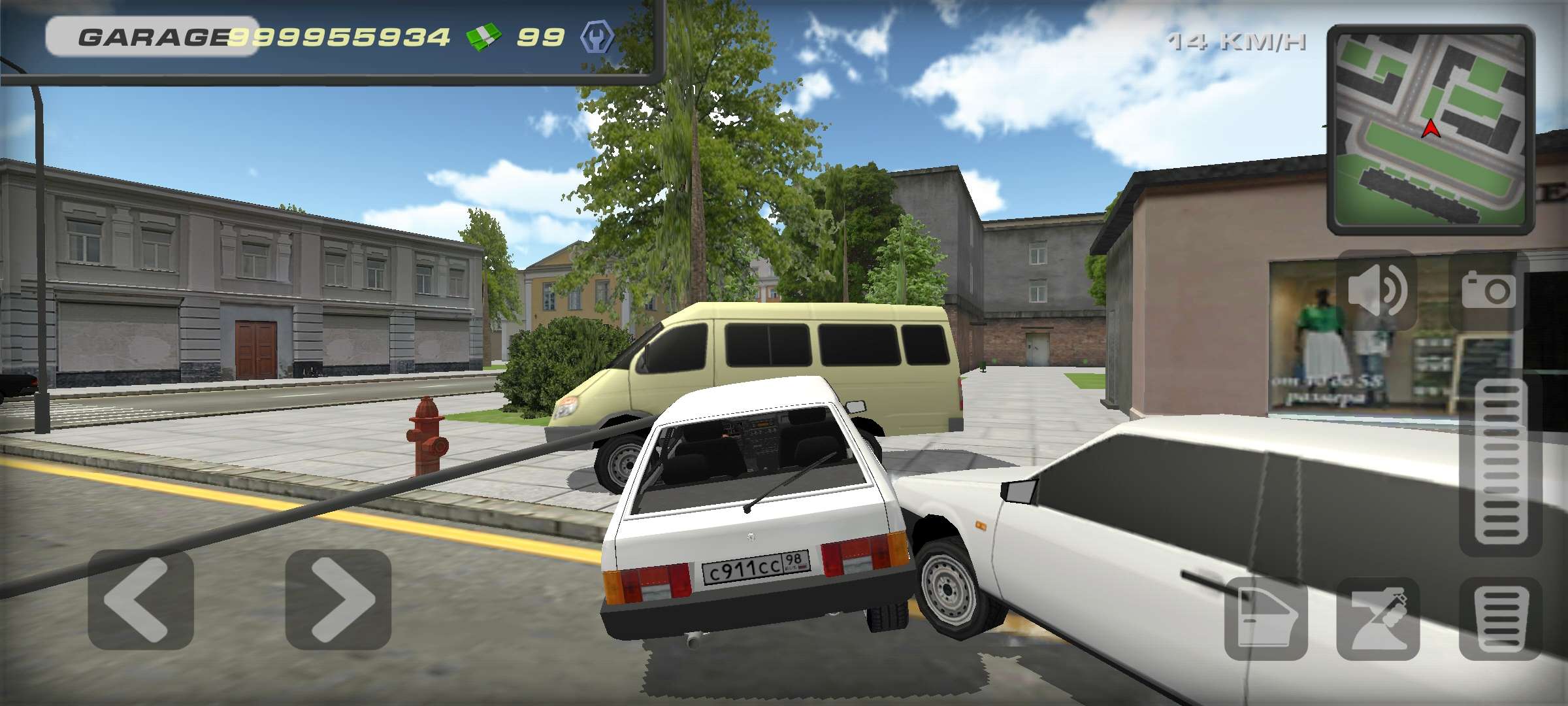Toggle sound with the speaker icon
The height and width of the screenshot is (706, 1568).
click(x=1377, y=291)
